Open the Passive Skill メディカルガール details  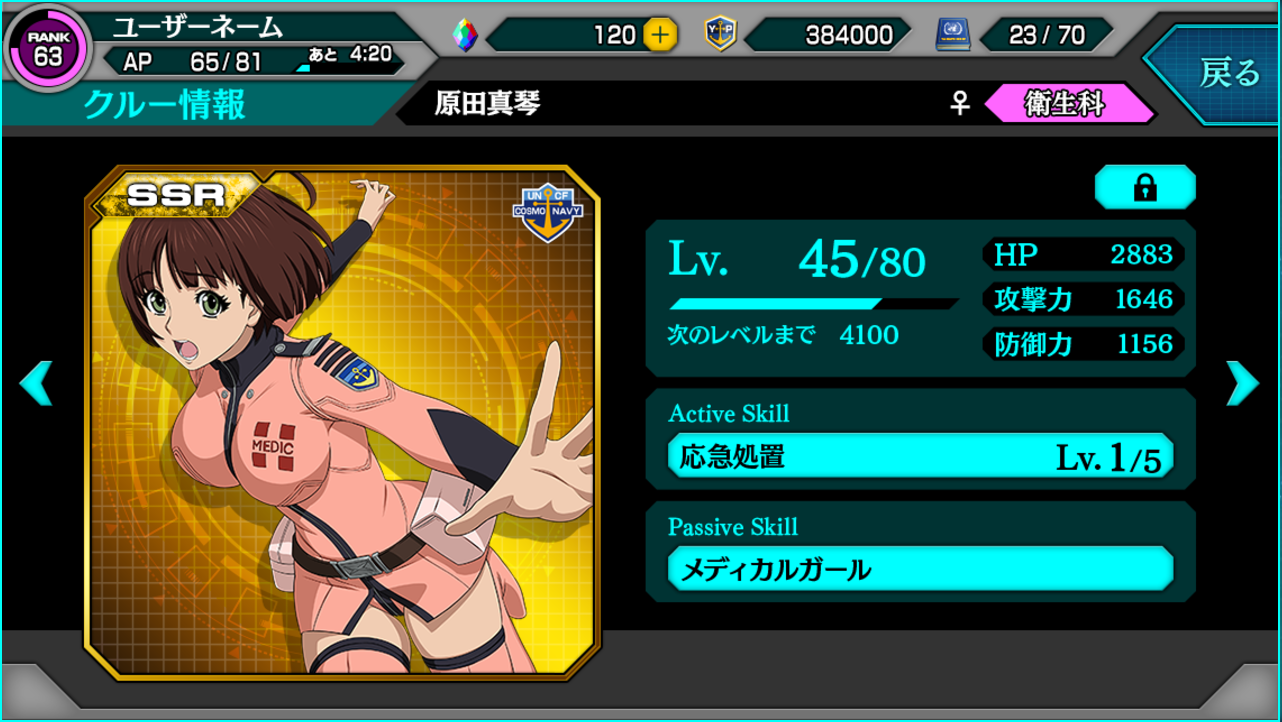(920, 568)
